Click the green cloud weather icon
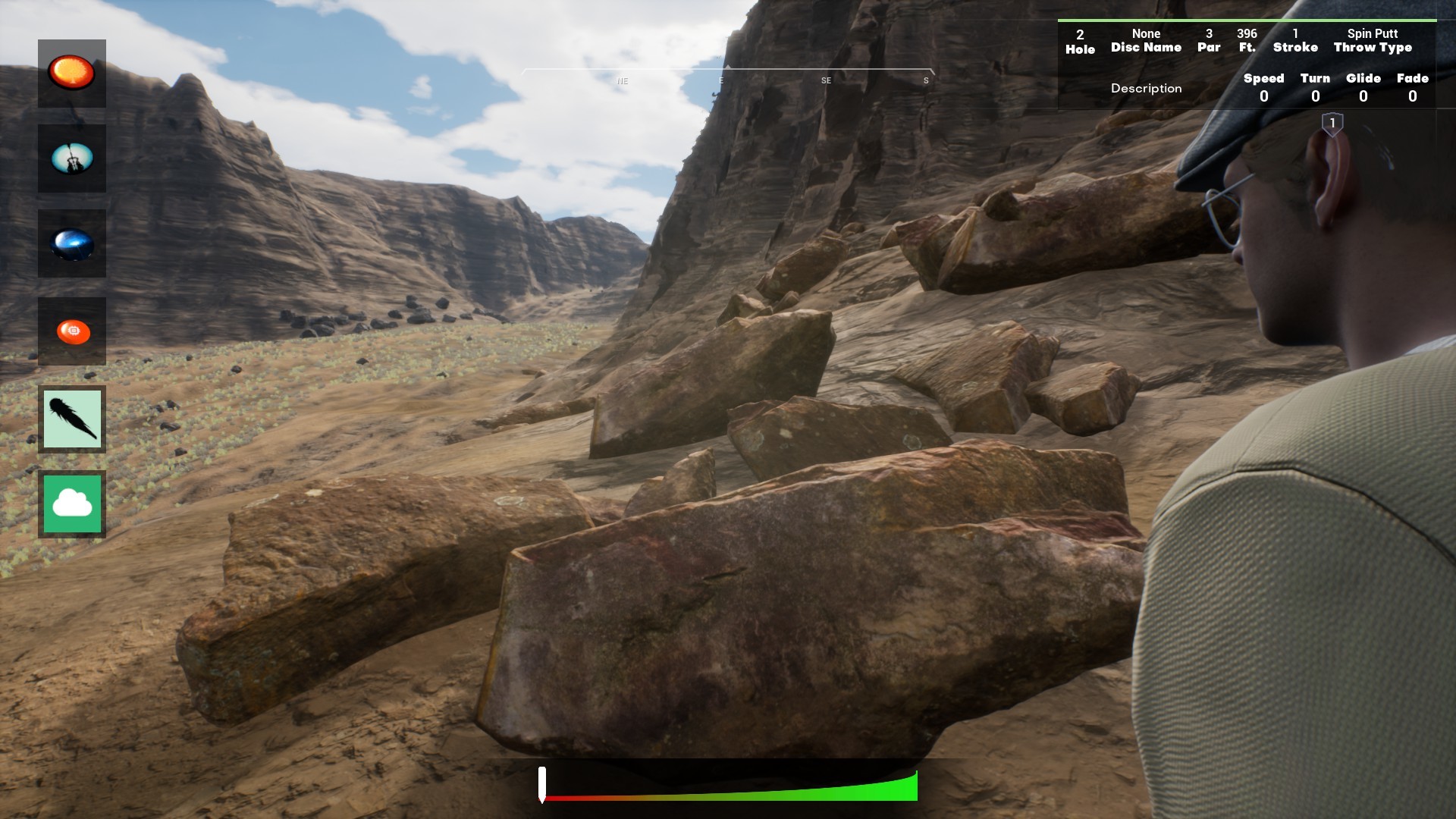 click(x=72, y=503)
